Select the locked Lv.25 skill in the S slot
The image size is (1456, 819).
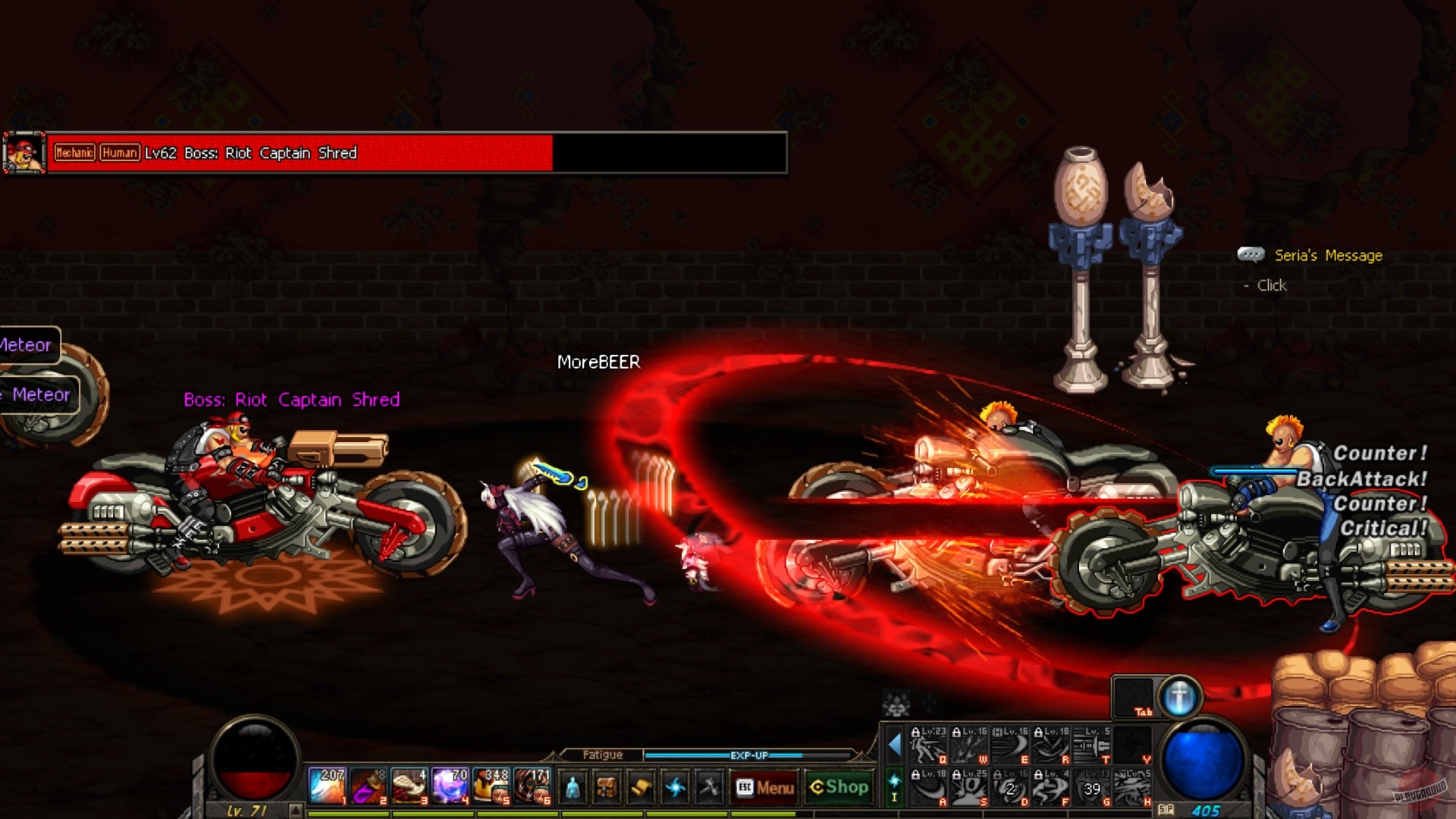coord(968,787)
